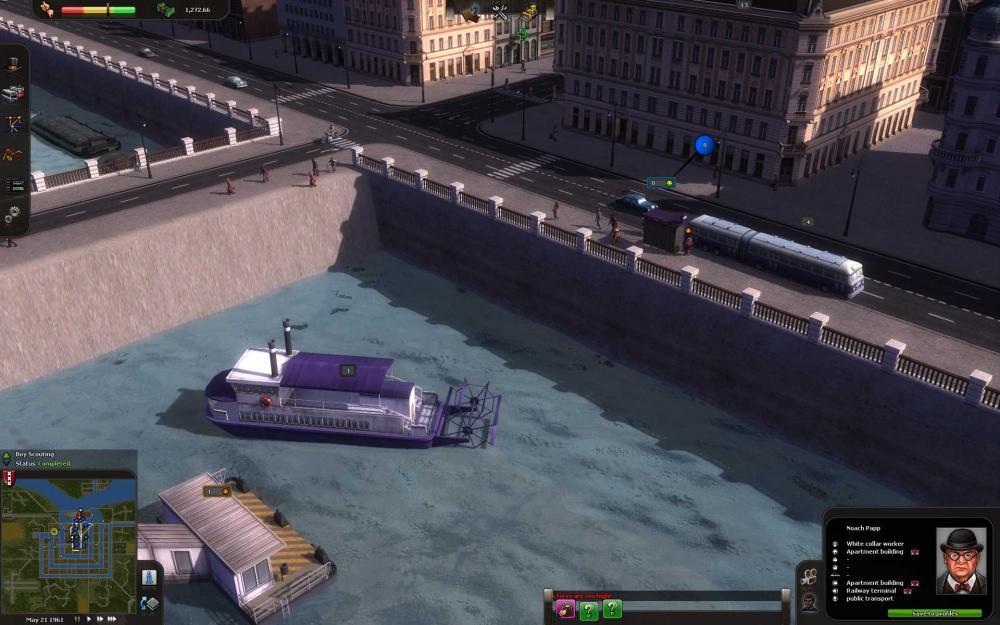
Task: Open the gears settings menu
Action: tap(13, 213)
